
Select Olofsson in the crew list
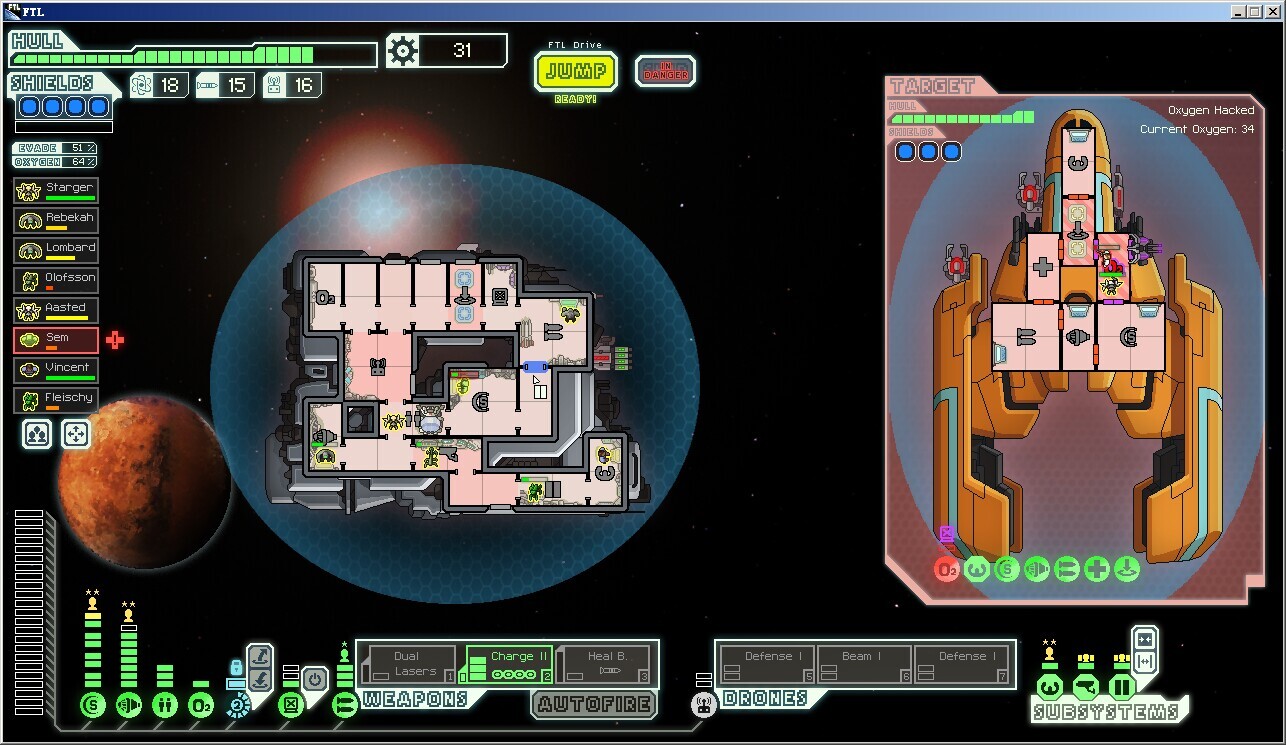pyautogui.click(x=56, y=280)
